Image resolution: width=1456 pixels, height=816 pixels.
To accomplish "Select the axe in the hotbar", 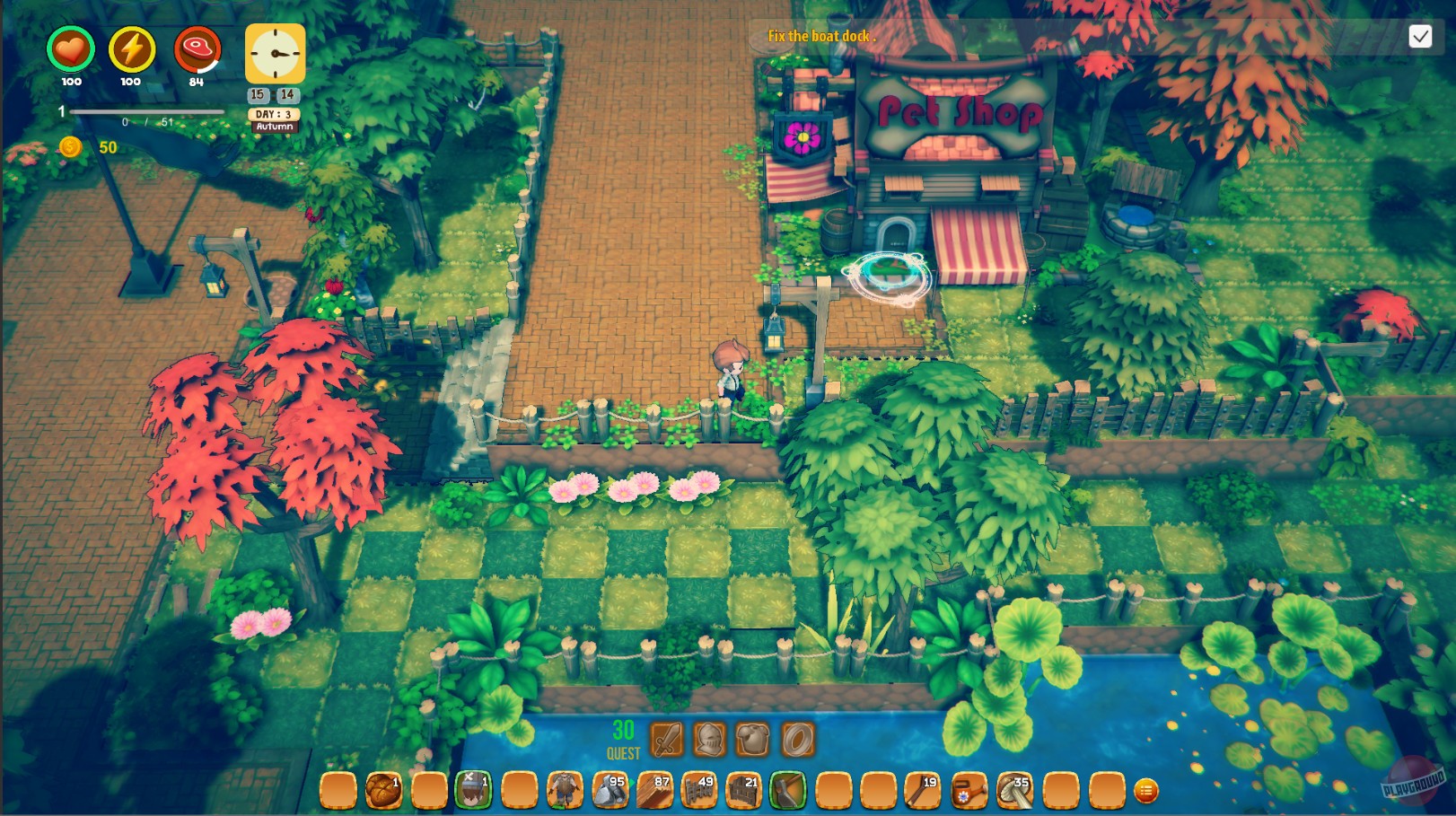I will click(786, 790).
